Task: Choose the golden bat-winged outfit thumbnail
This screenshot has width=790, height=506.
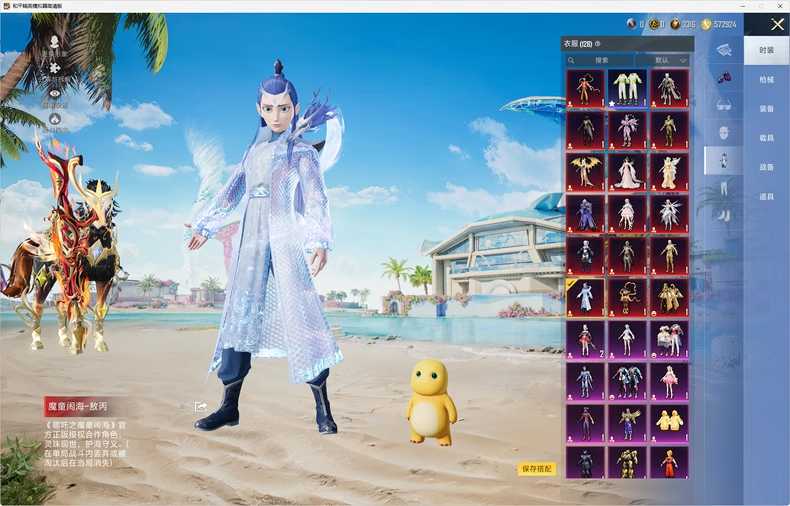Action: pos(585,171)
